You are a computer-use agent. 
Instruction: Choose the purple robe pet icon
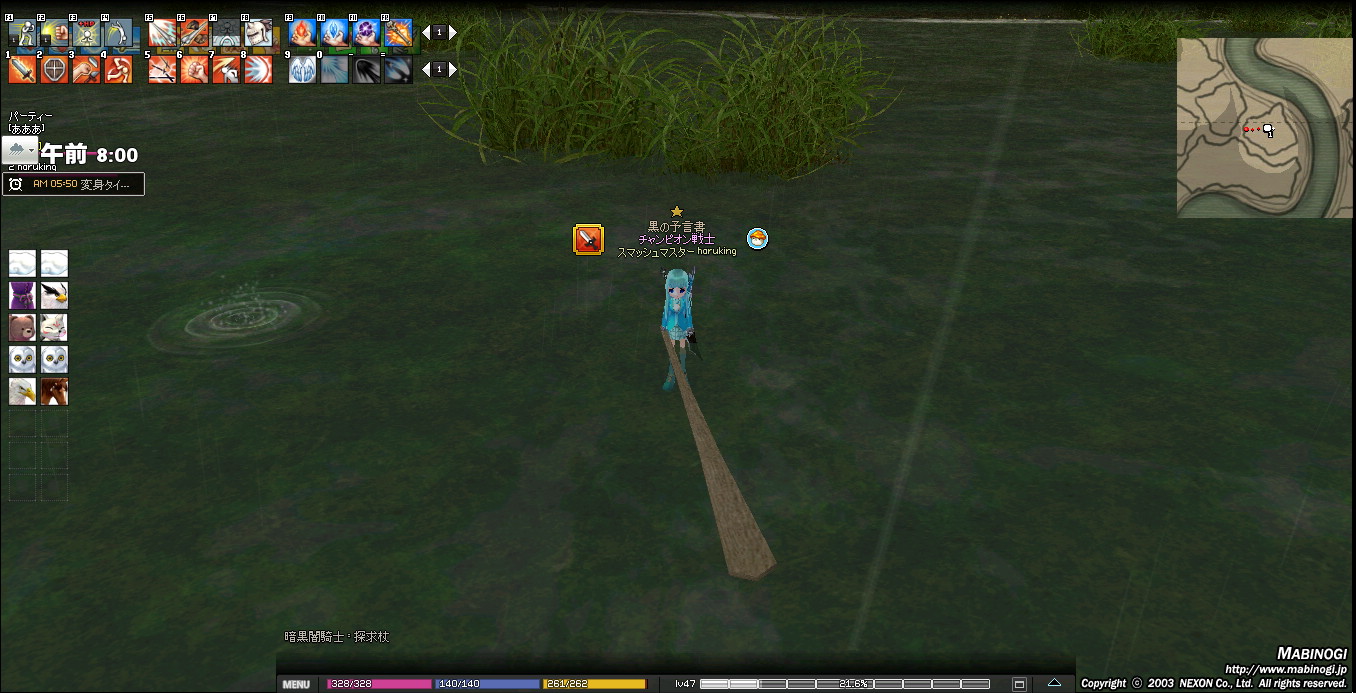[22, 295]
